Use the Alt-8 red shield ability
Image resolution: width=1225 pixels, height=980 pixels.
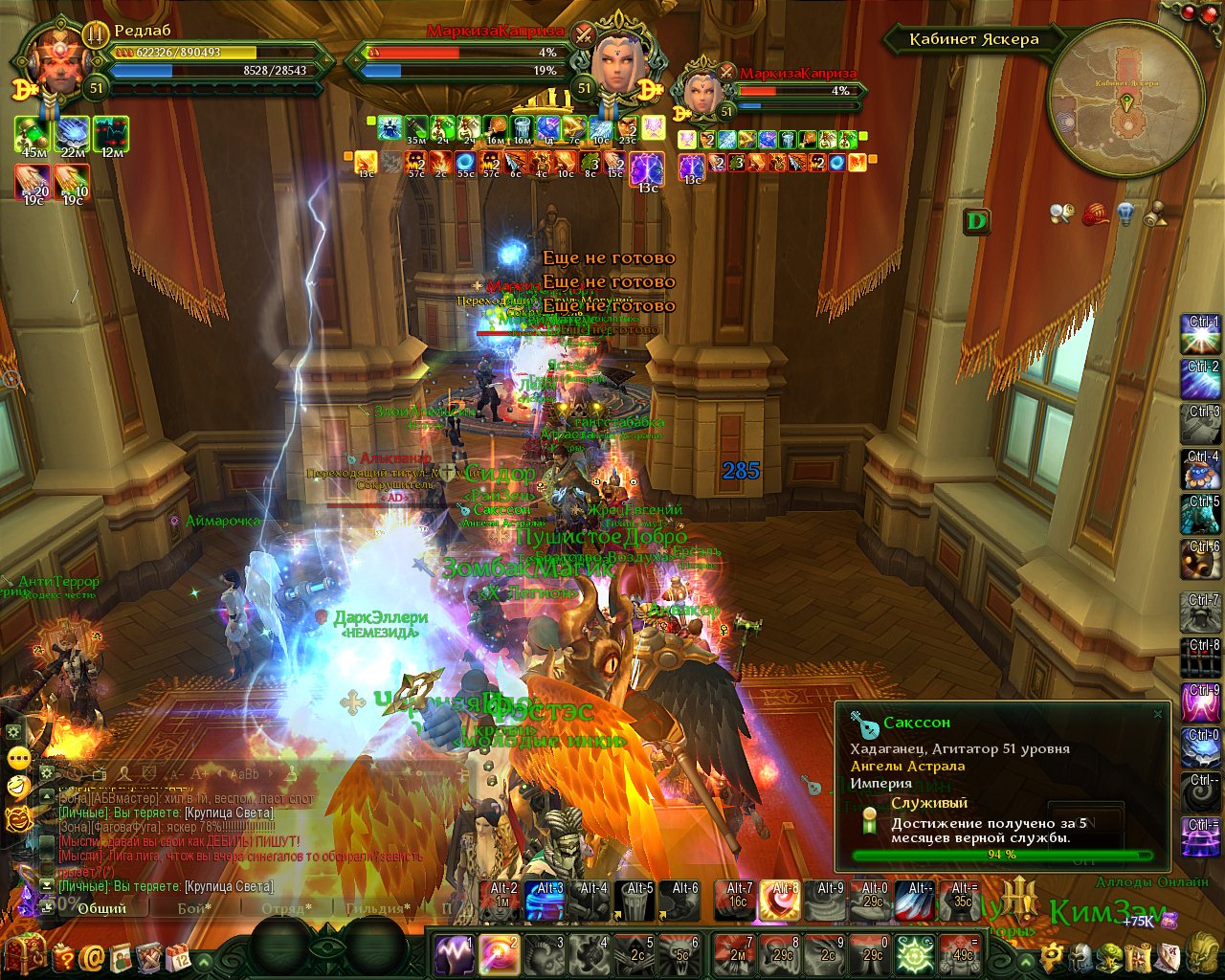(784, 902)
